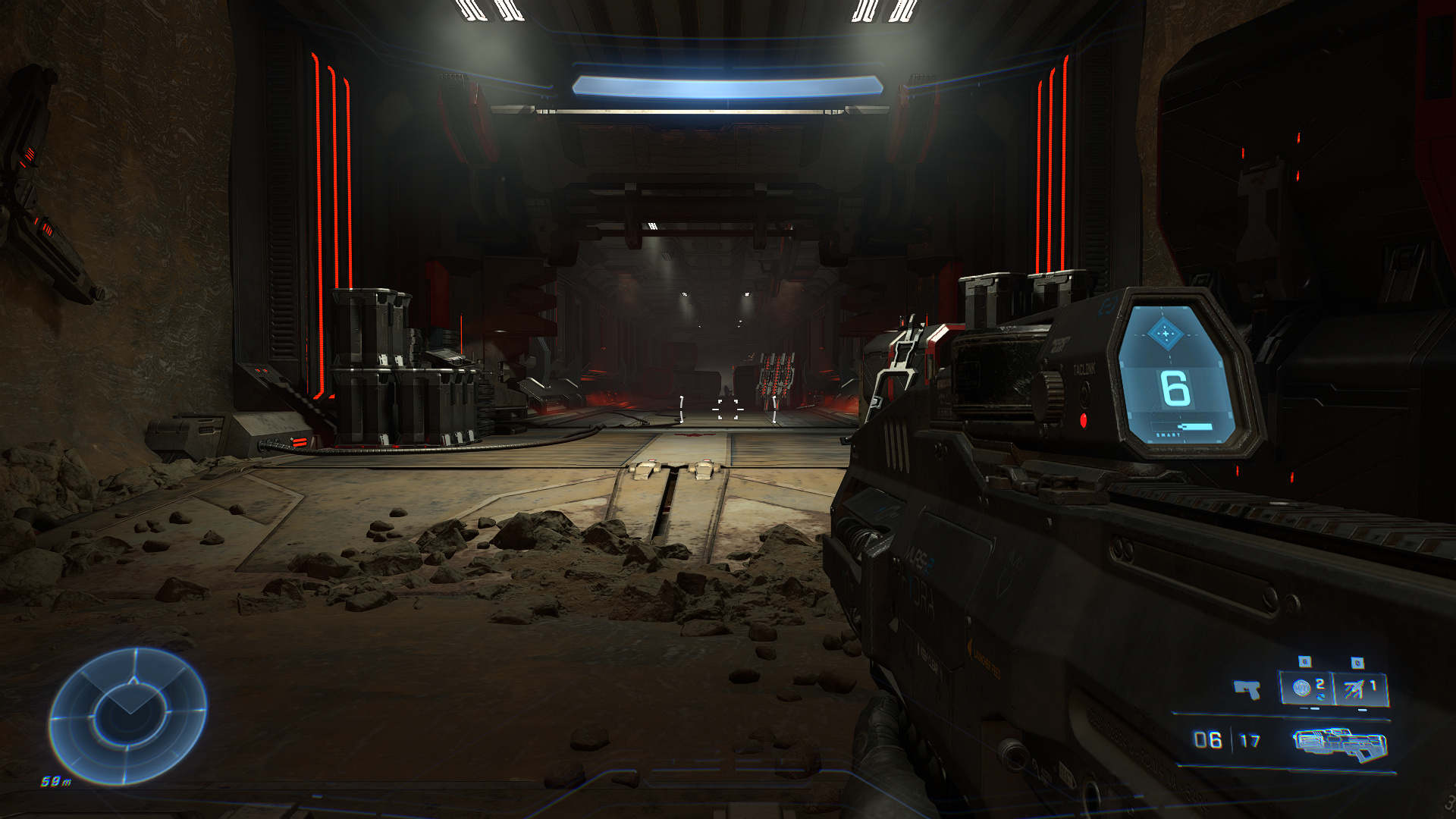Click the circular motion tracker radar
1456x819 pixels.
pos(127,715)
